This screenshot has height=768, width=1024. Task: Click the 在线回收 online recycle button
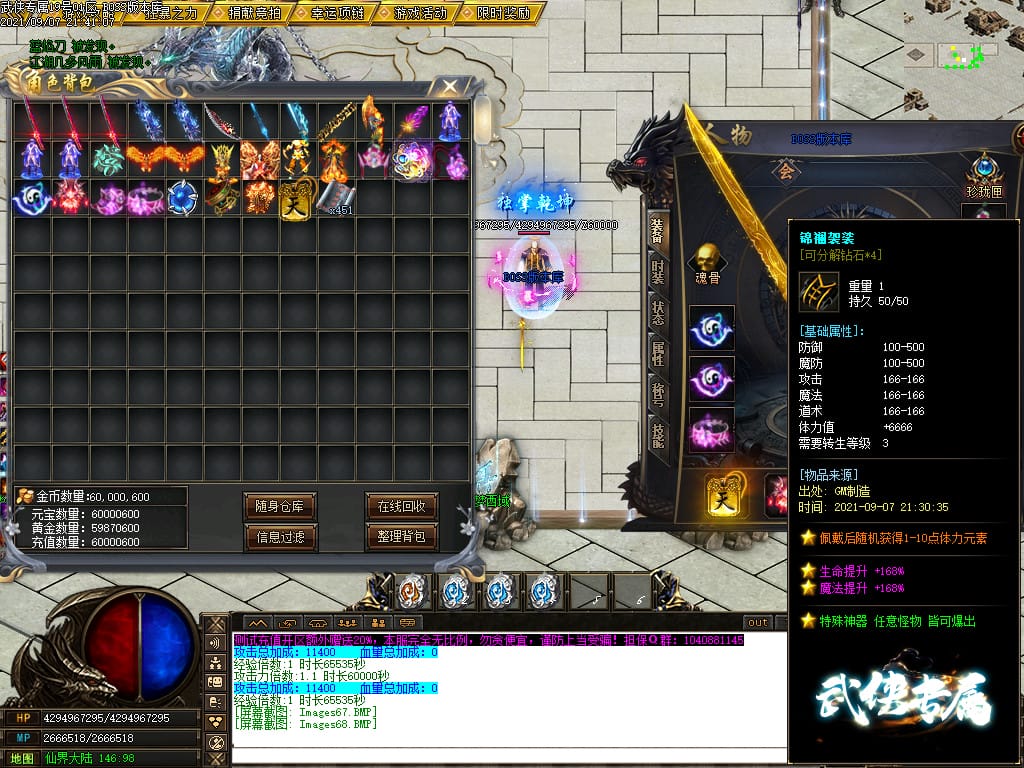coord(402,506)
